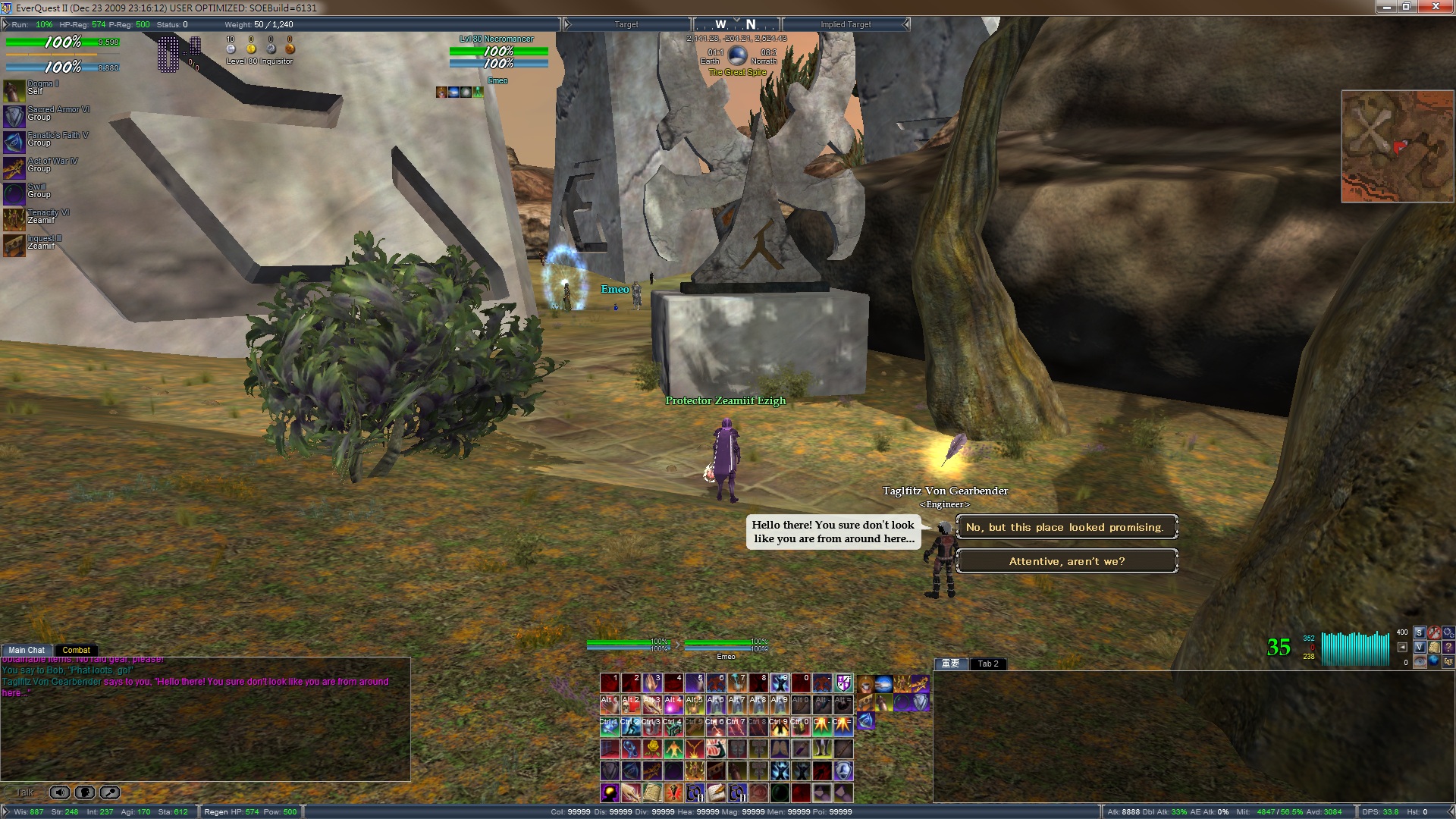This screenshot has width=1456, height=819.
Task: Select the "Attentive, aren't we?" reply
Action: pyautogui.click(x=1066, y=561)
